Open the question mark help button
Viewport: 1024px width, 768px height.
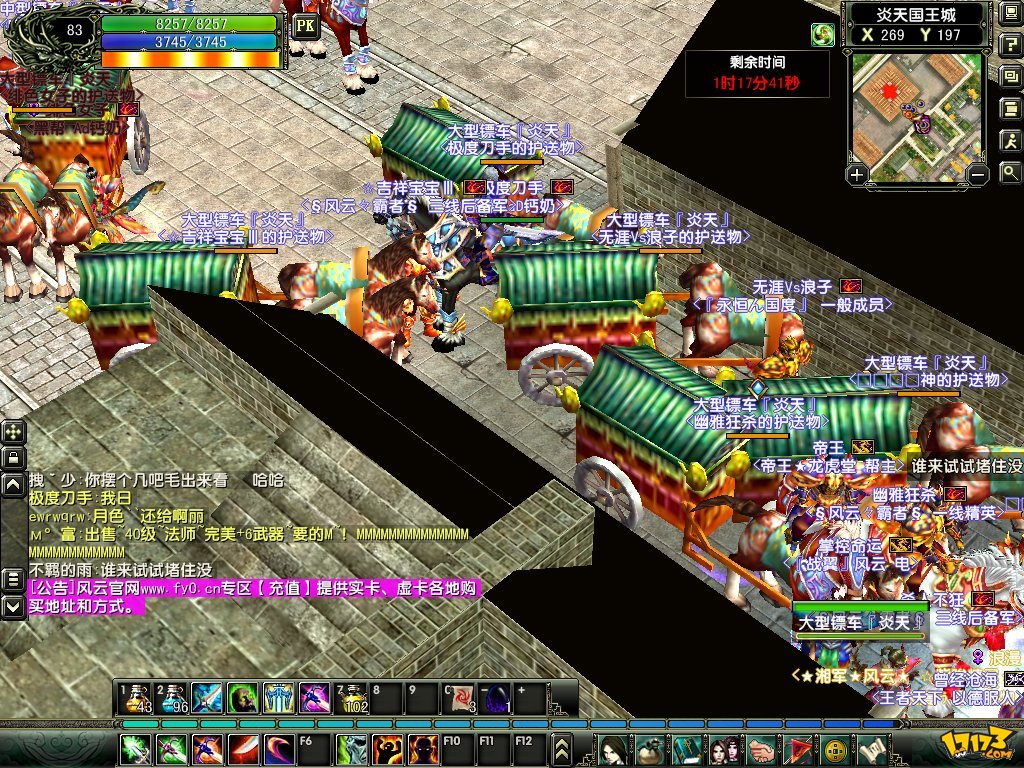coord(1010,46)
